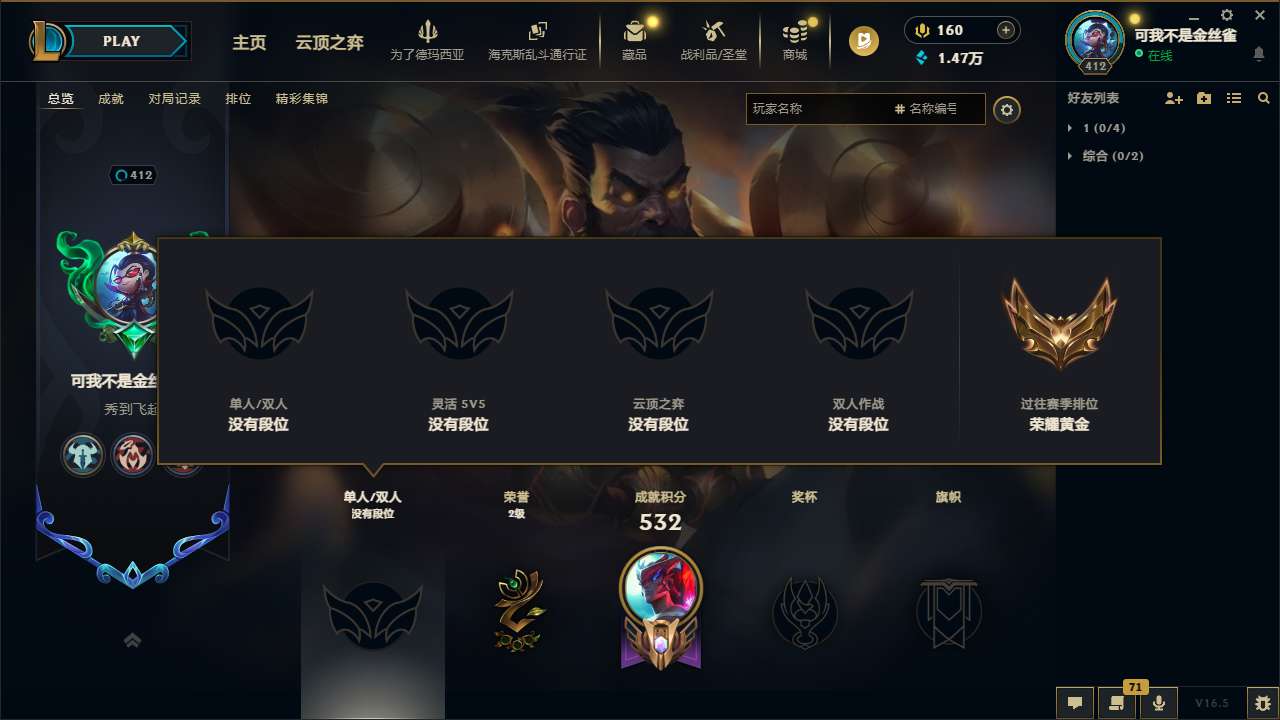Switch to the 成就 tab
Image resolution: width=1280 pixels, height=720 pixels.
tap(110, 99)
